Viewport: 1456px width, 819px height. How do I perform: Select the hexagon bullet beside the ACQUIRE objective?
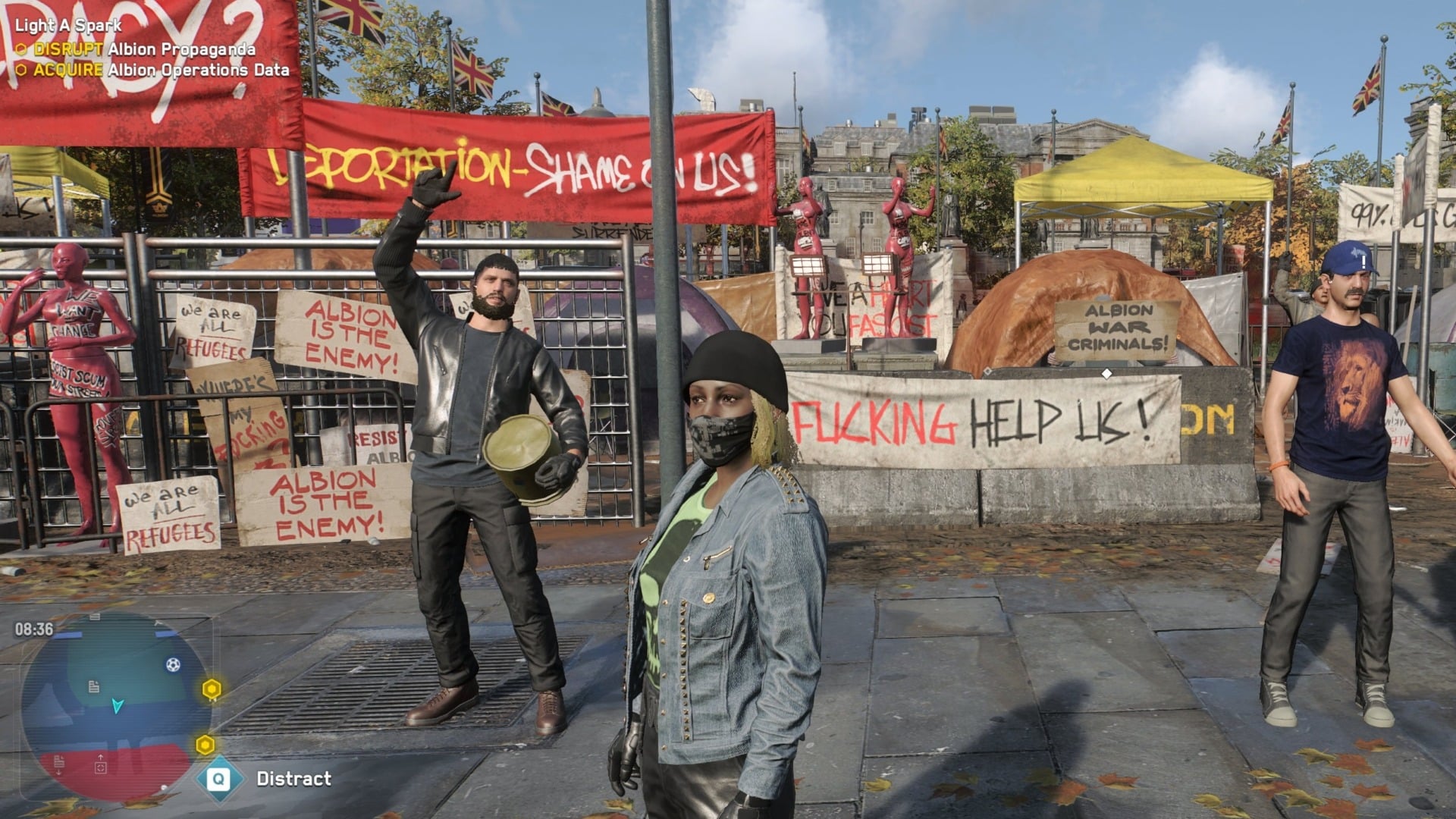[23, 69]
